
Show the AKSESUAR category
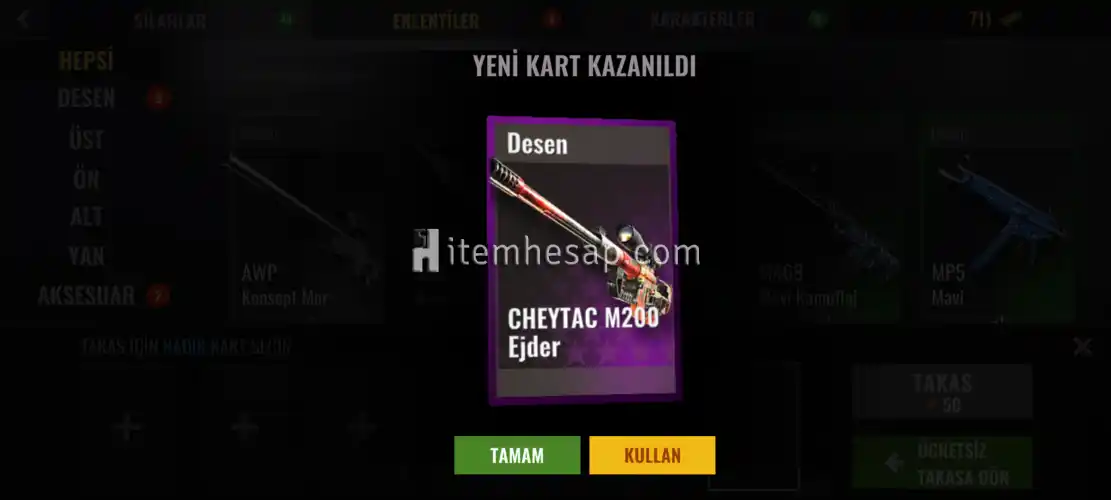coord(86,296)
